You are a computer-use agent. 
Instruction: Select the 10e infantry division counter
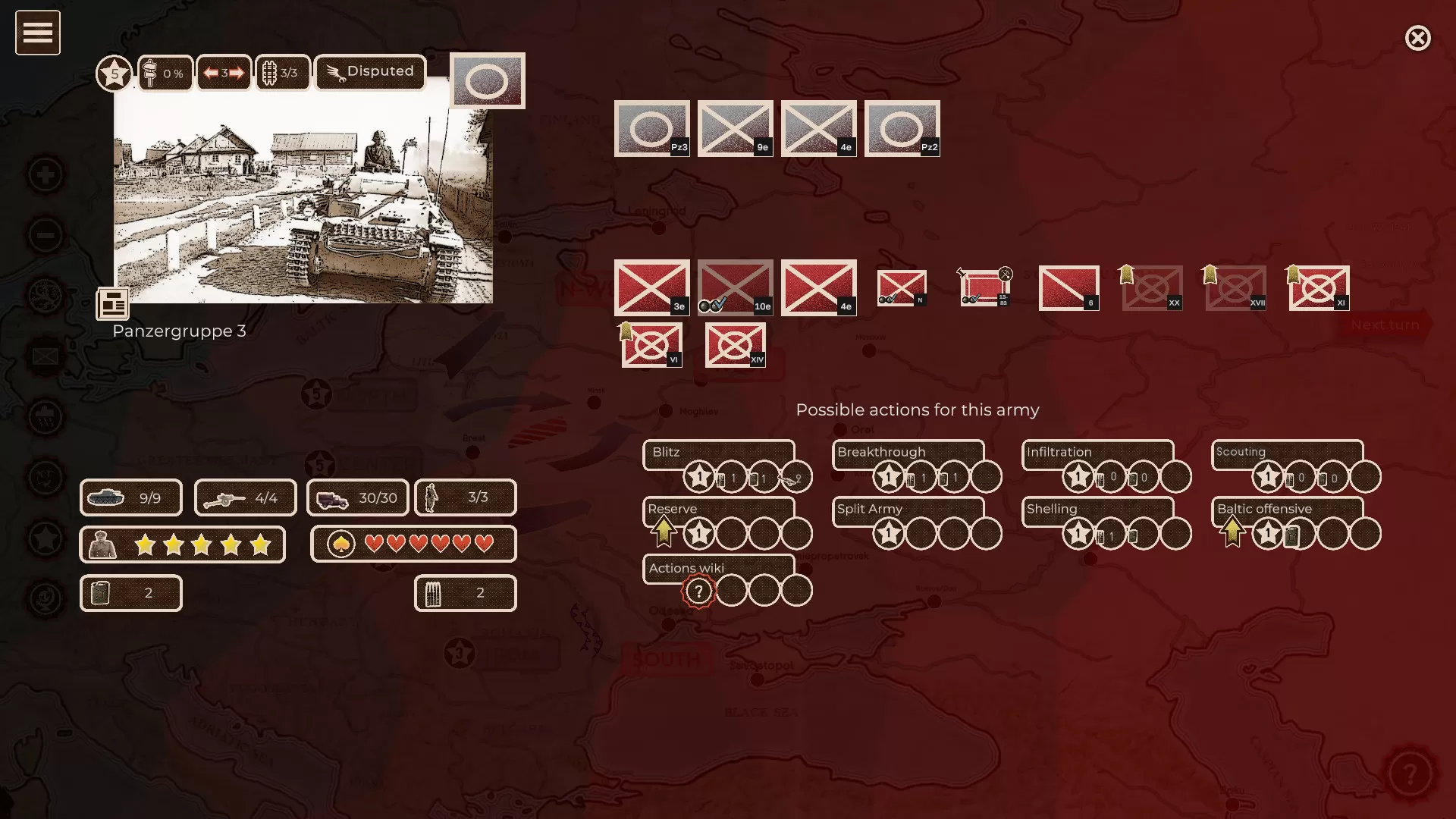point(734,287)
